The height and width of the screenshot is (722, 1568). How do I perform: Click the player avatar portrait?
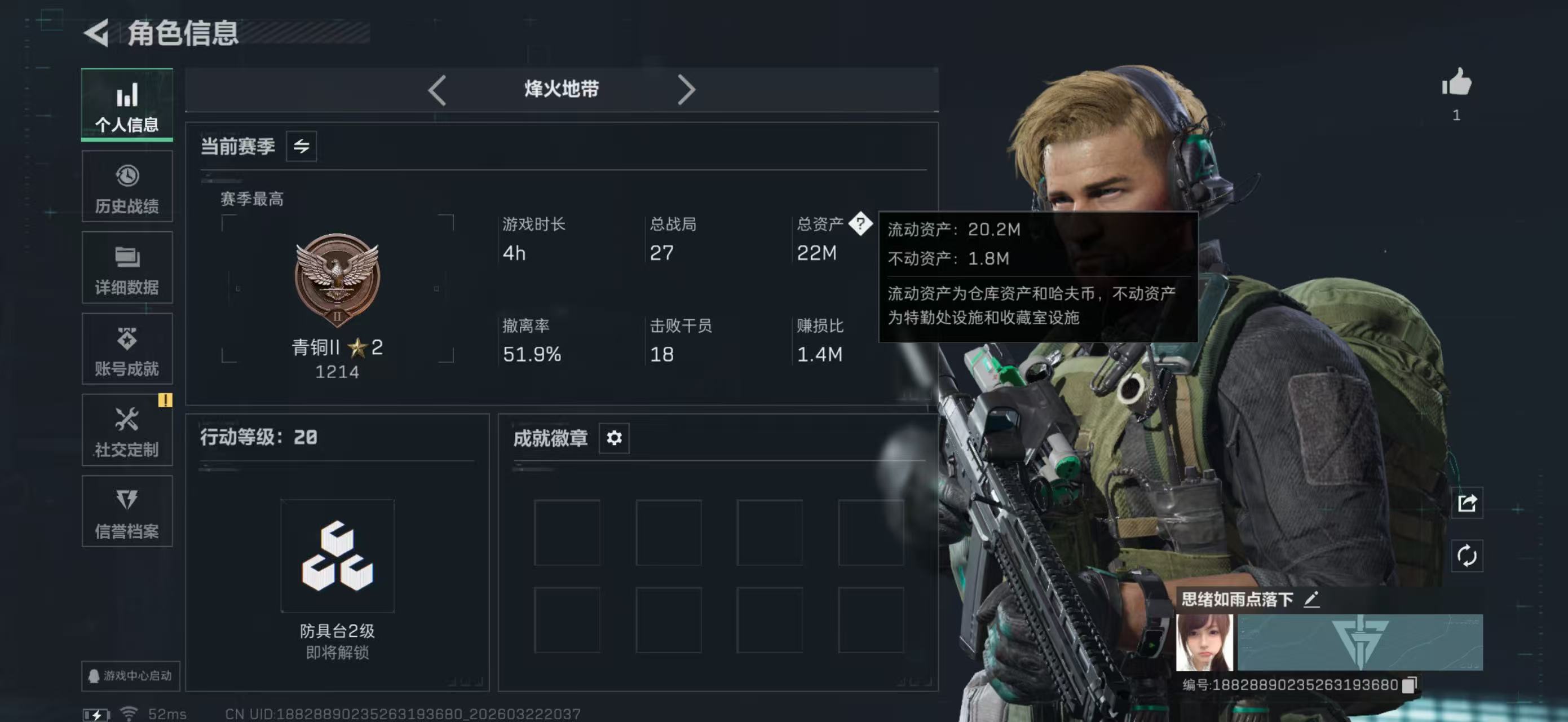[x=1204, y=642]
